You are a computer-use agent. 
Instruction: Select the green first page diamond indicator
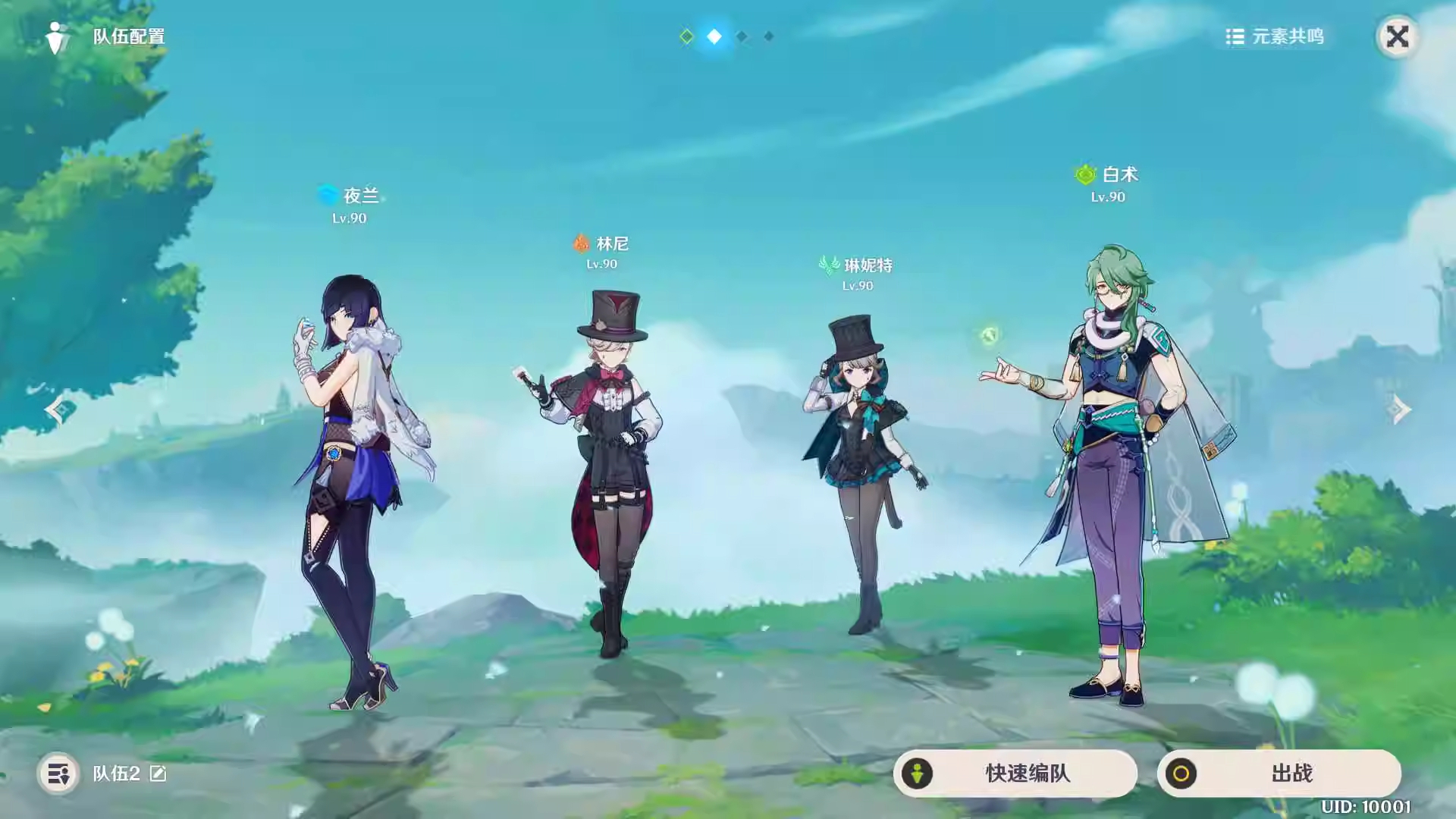pyautogui.click(x=686, y=36)
